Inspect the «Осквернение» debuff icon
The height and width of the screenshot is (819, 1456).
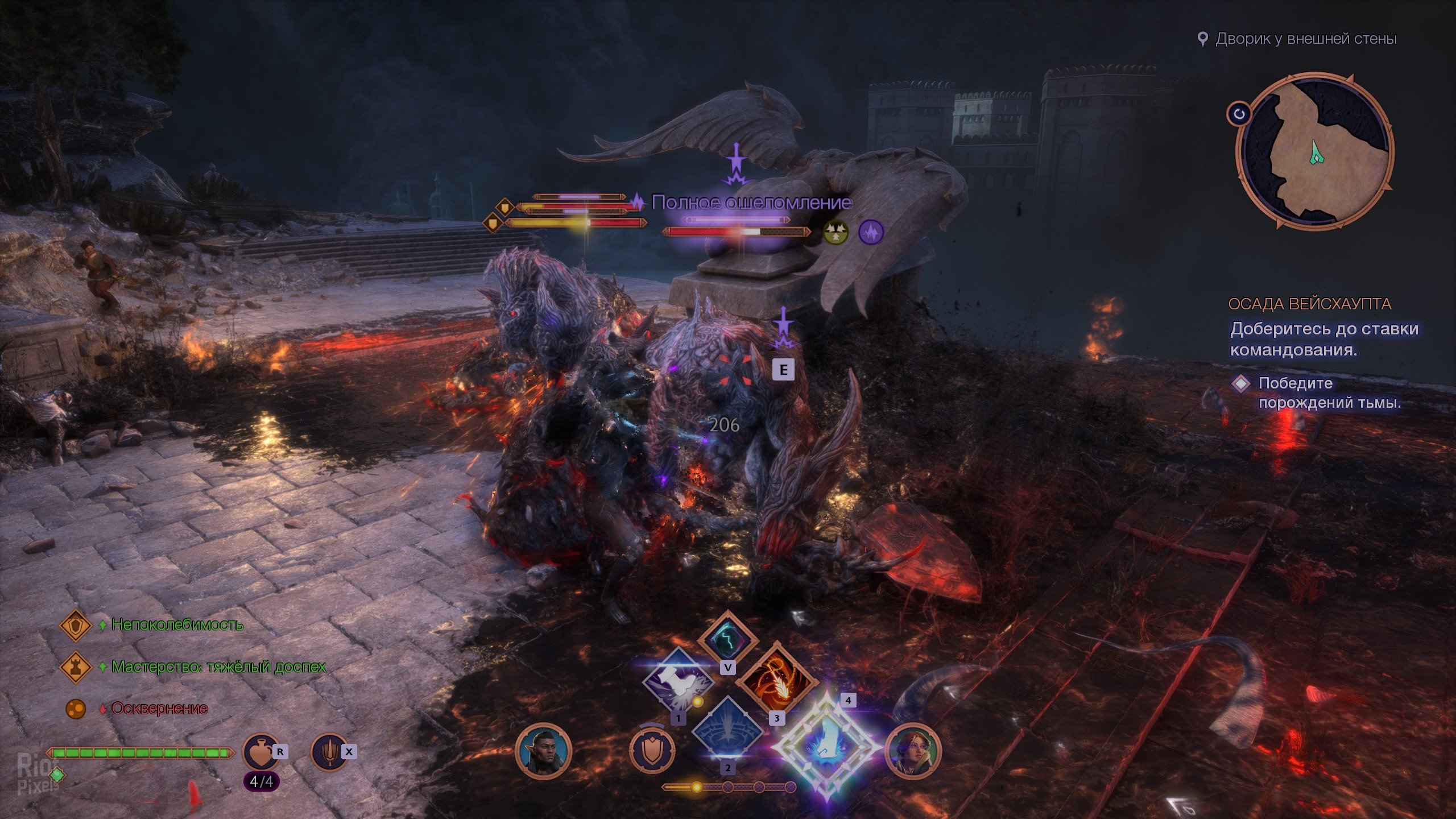(x=76, y=709)
